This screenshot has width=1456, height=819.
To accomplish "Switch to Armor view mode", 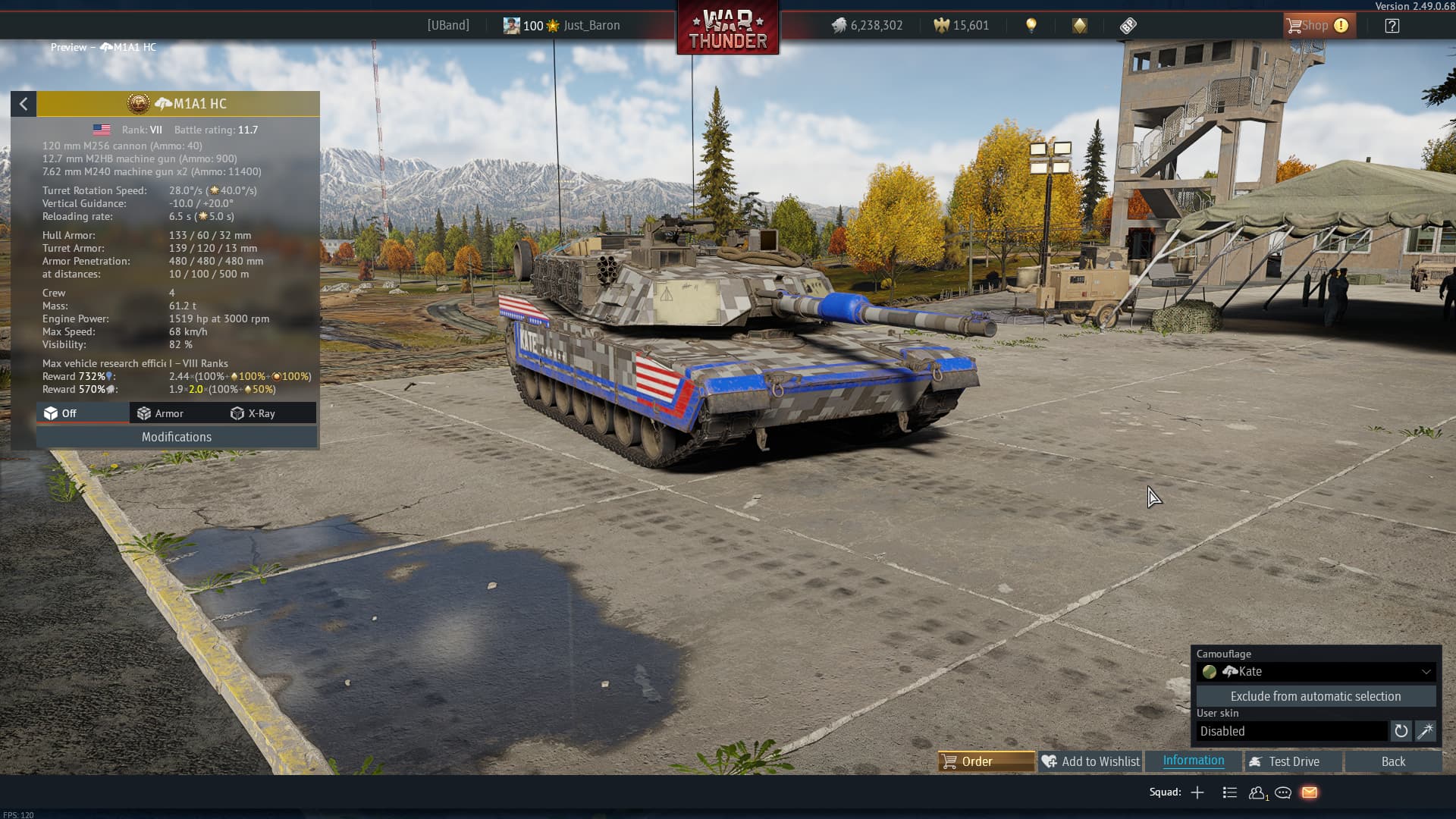I will click(160, 413).
